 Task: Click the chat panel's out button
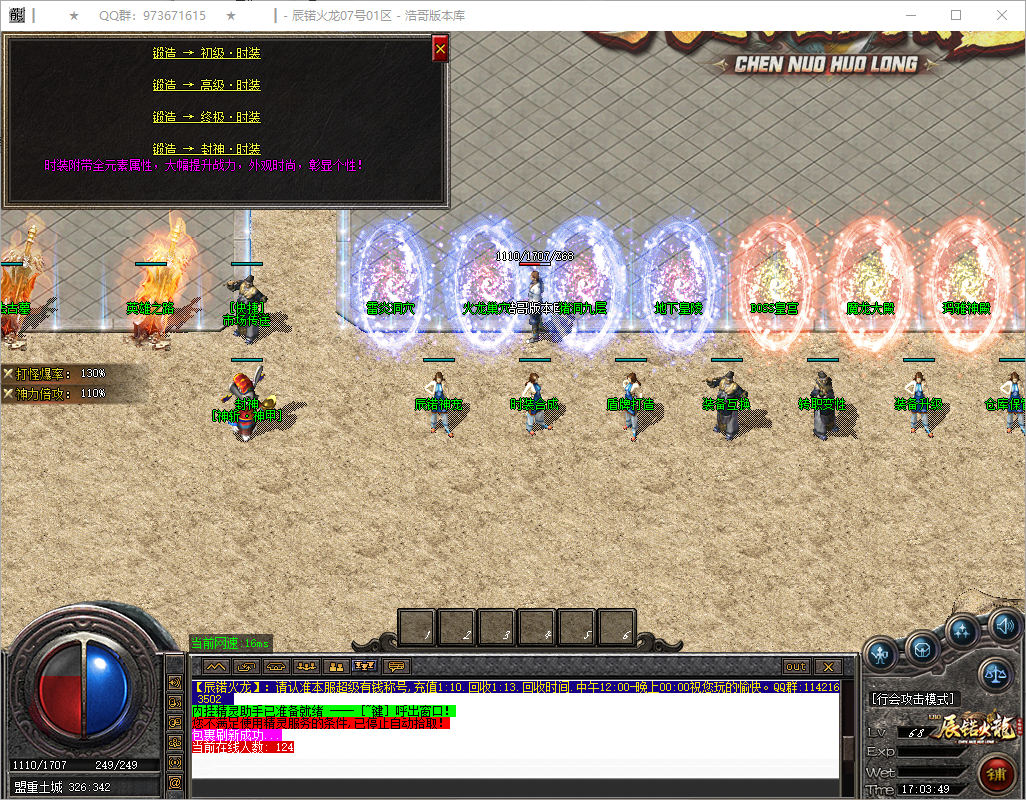(x=796, y=666)
